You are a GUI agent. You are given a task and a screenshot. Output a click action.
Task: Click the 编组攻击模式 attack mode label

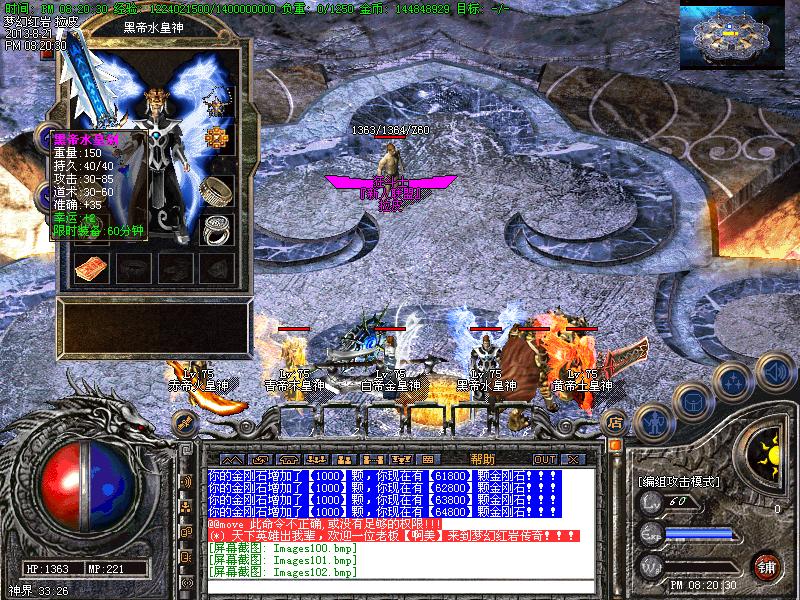click(678, 481)
